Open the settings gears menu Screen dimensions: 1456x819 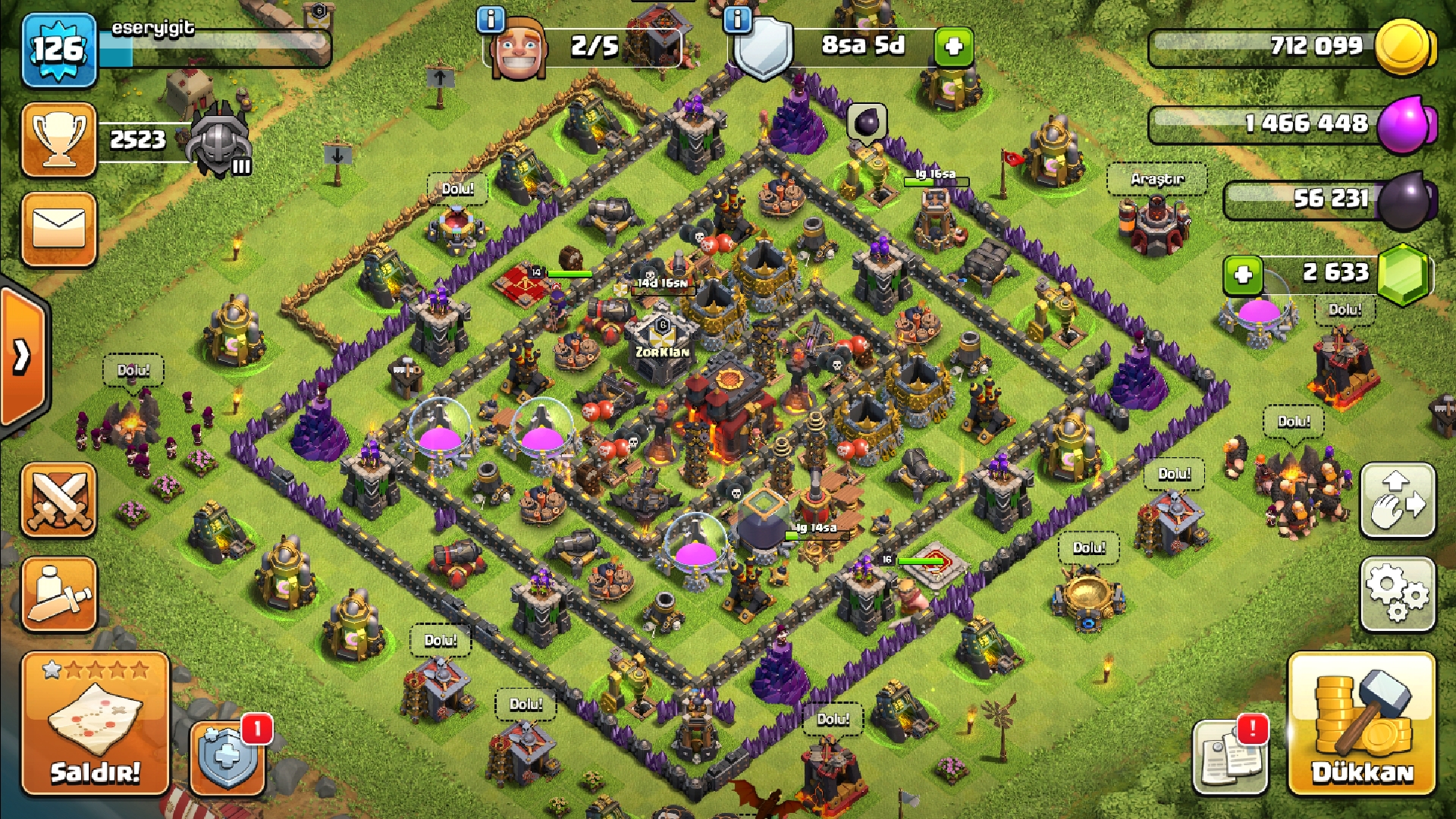1398,595
